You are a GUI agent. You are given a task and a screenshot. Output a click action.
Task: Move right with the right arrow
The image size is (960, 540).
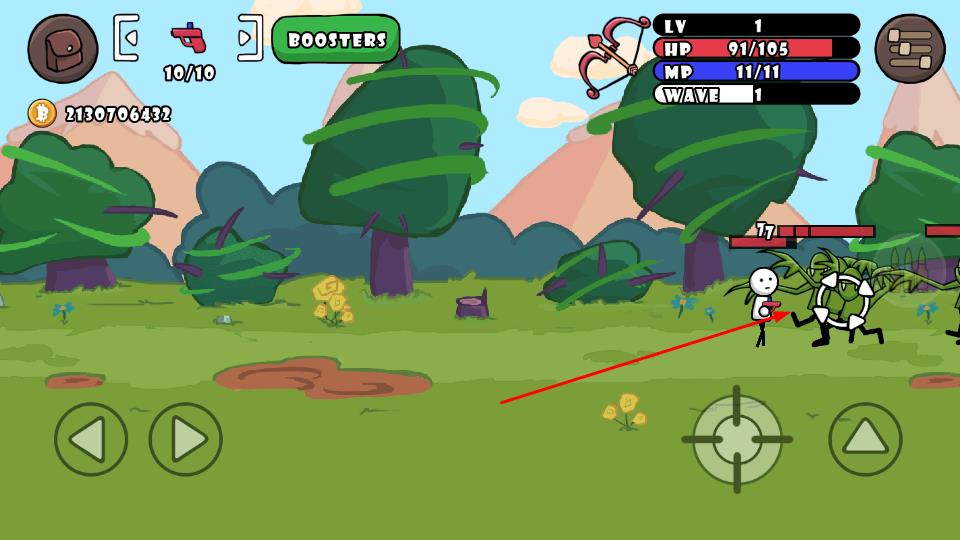186,439
